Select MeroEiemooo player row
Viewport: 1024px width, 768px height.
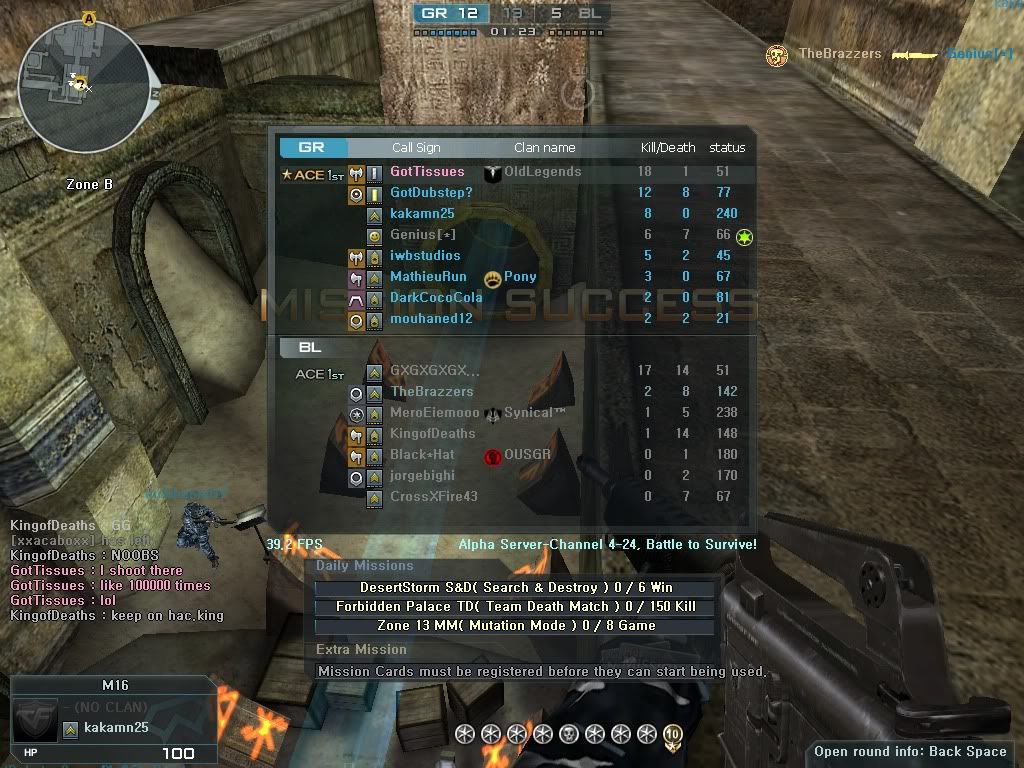(435, 413)
